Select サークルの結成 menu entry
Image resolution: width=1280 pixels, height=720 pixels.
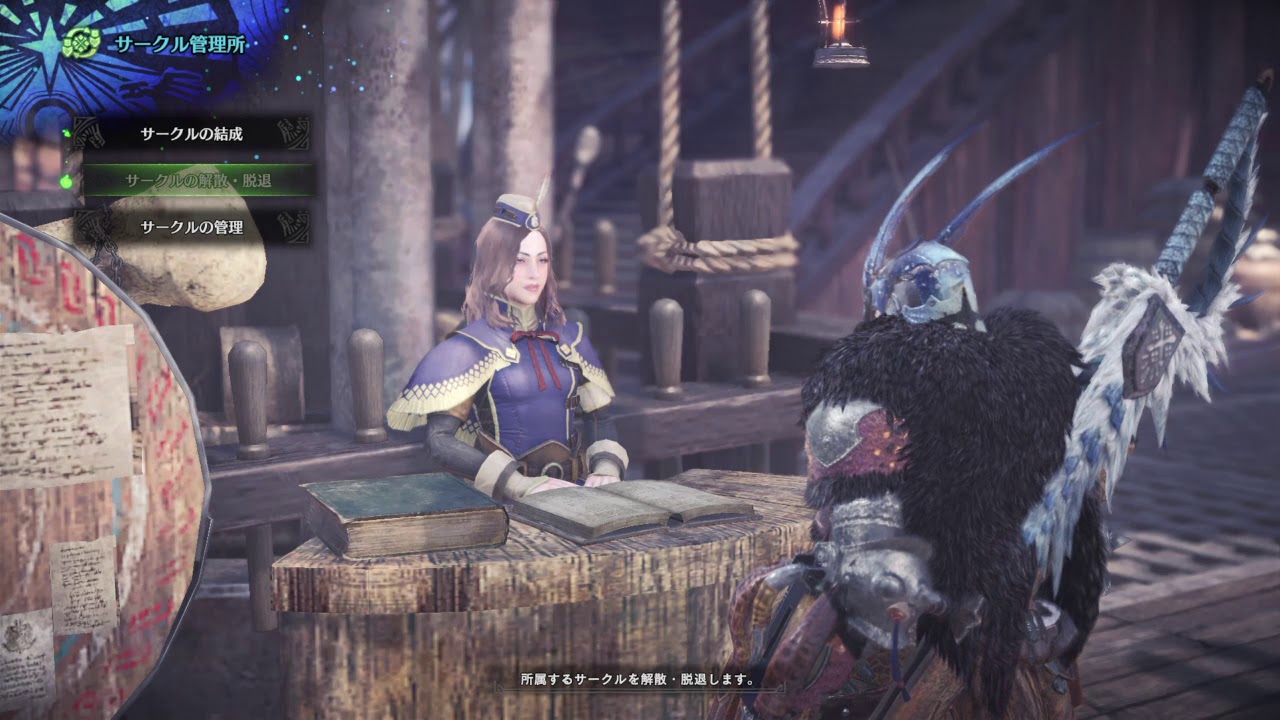[x=192, y=133]
